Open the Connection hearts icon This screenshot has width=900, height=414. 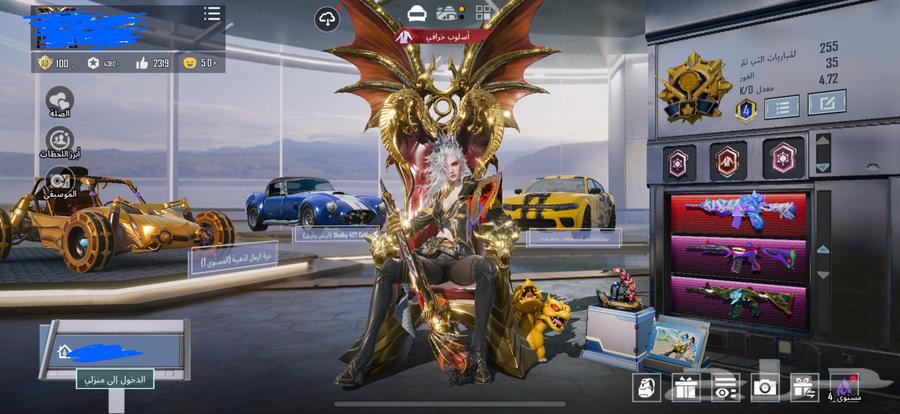(x=60, y=101)
